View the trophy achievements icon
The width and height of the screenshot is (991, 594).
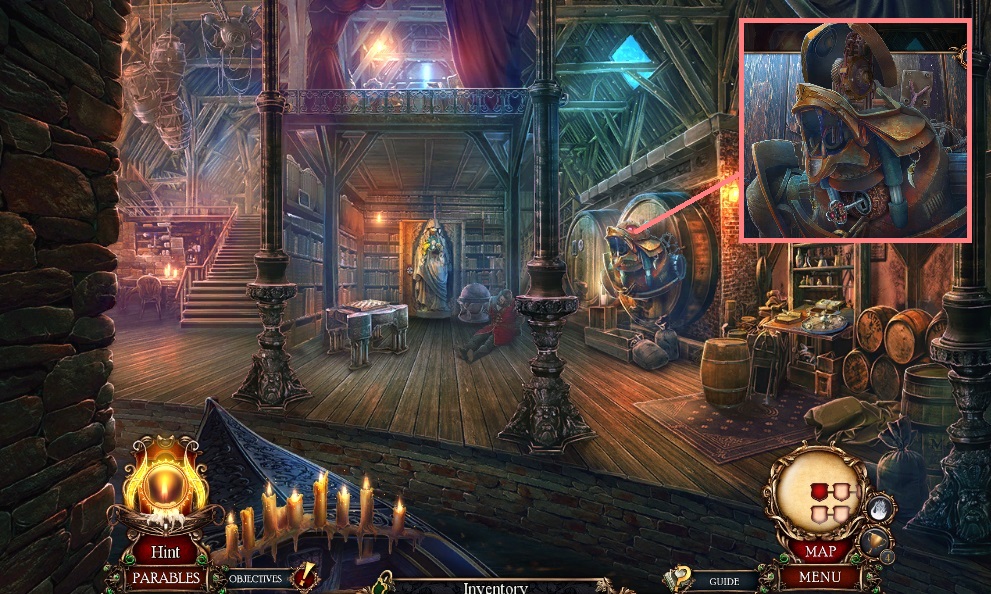(x=872, y=542)
